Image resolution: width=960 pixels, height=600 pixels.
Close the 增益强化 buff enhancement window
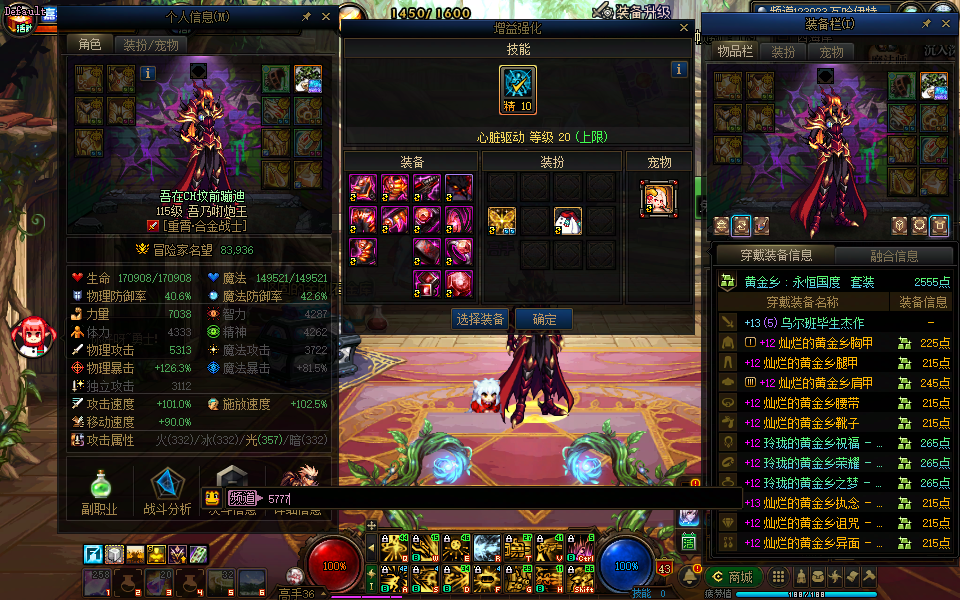tap(684, 29)
